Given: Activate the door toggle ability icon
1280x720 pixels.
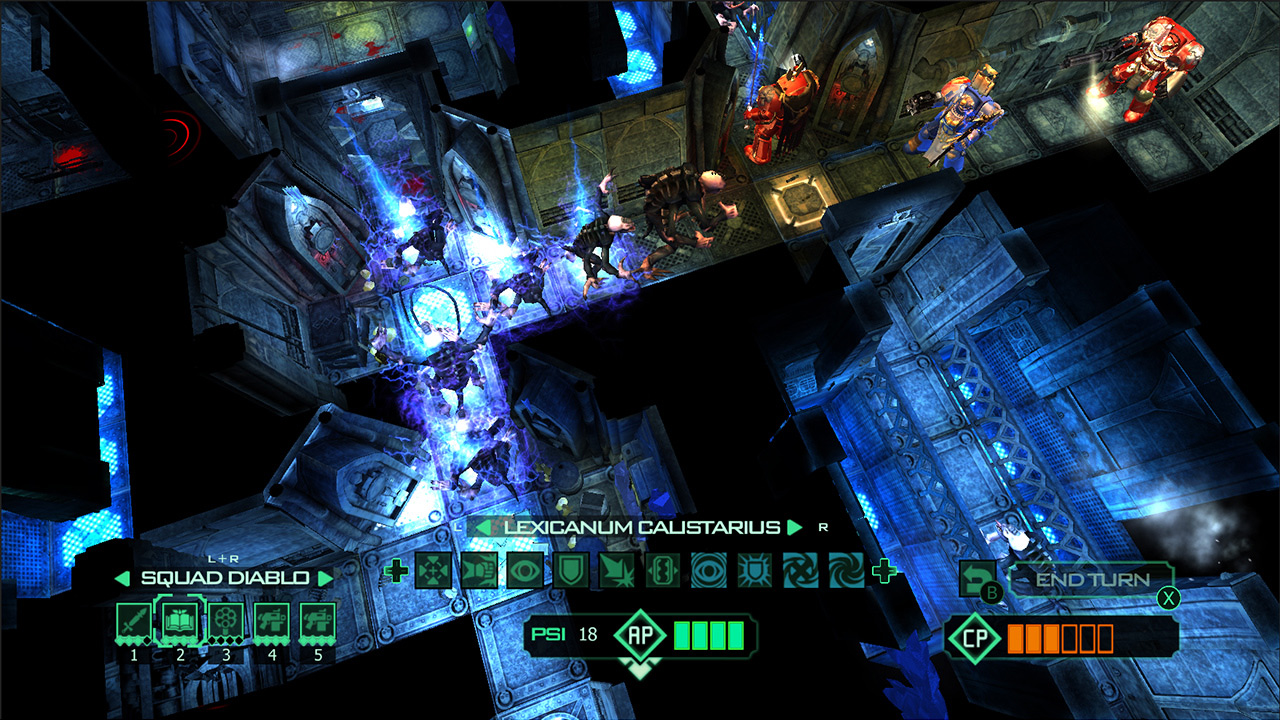Looking at the screenshot, I should click(x=662, y=570).
